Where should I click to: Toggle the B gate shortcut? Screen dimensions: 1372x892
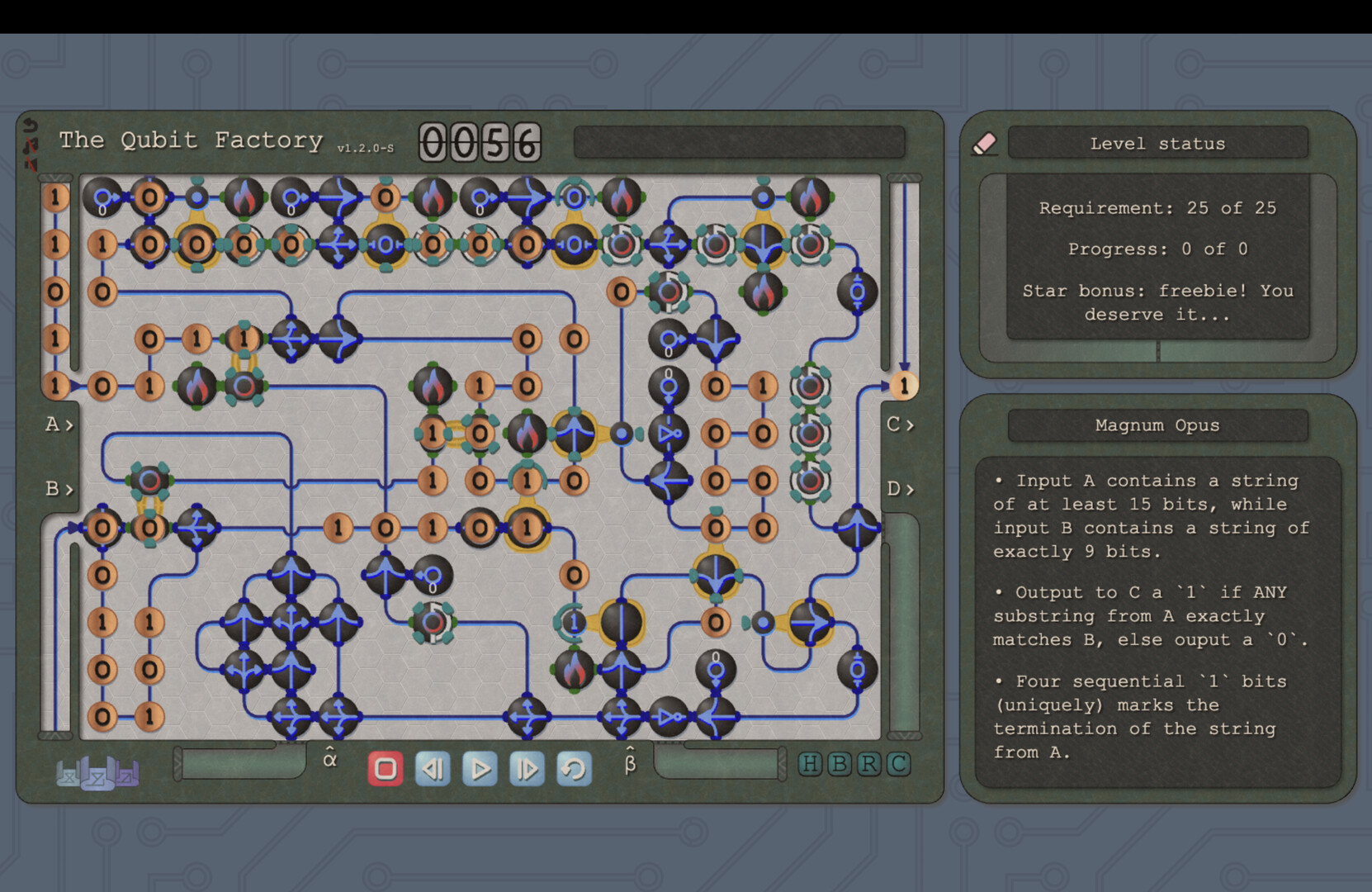pos(841,765)
